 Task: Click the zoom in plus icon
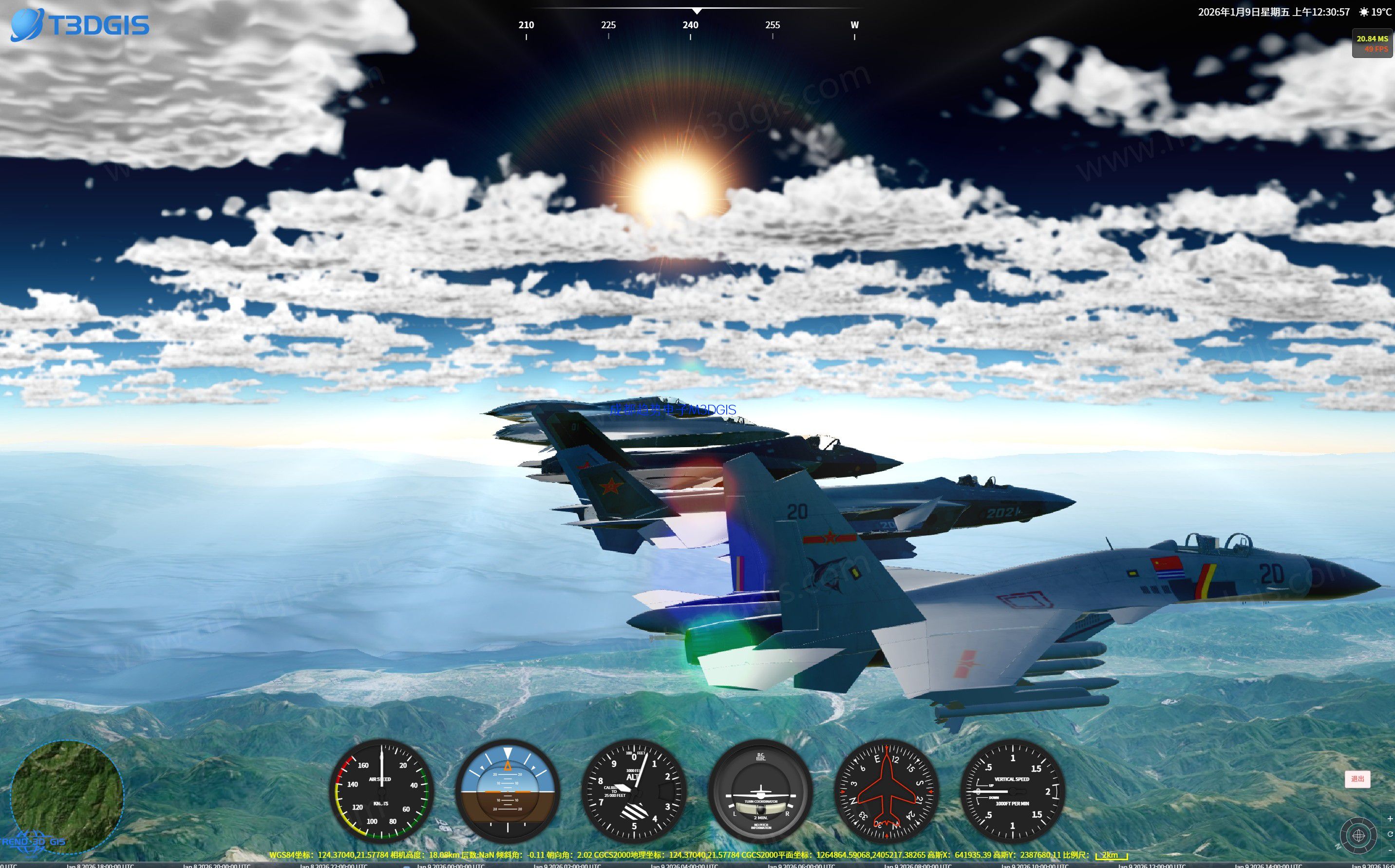(x=1390, y=819)
